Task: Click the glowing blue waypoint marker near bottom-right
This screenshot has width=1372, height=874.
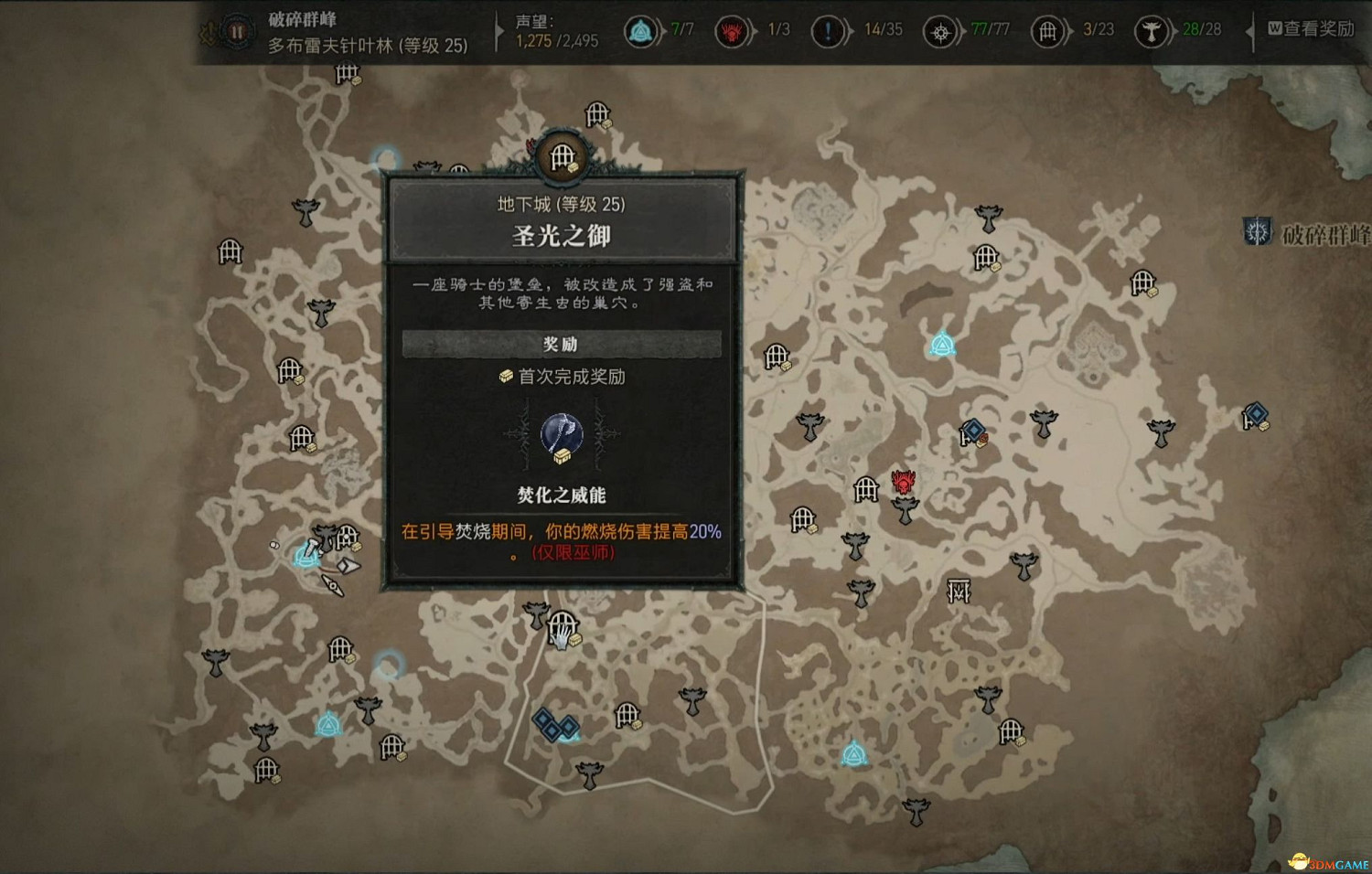Action: tap(852, 754)
